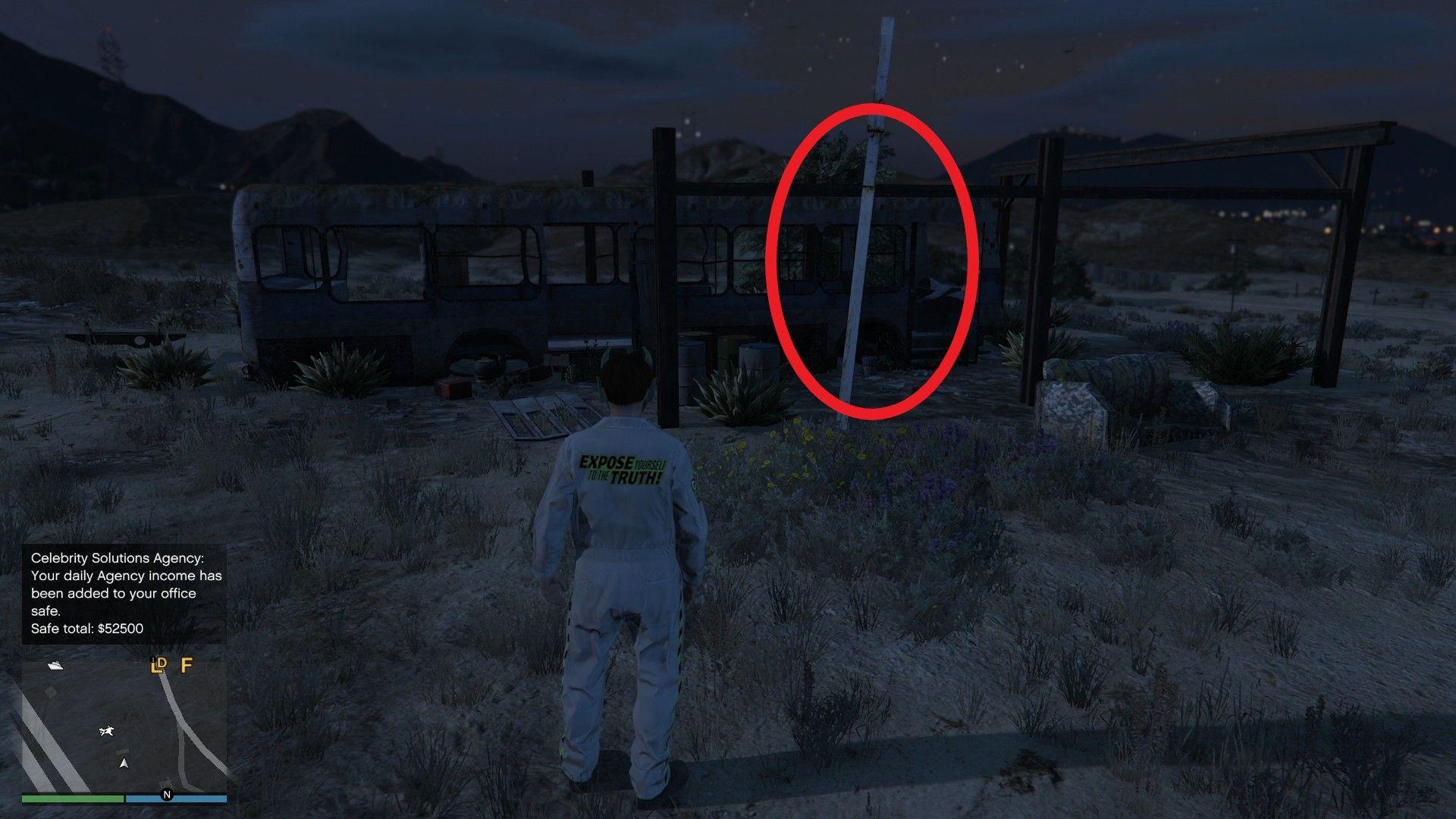The image size is (1456, 819).
Task: Click the N north indicator below the minimap
Action: tap(167, 795)
